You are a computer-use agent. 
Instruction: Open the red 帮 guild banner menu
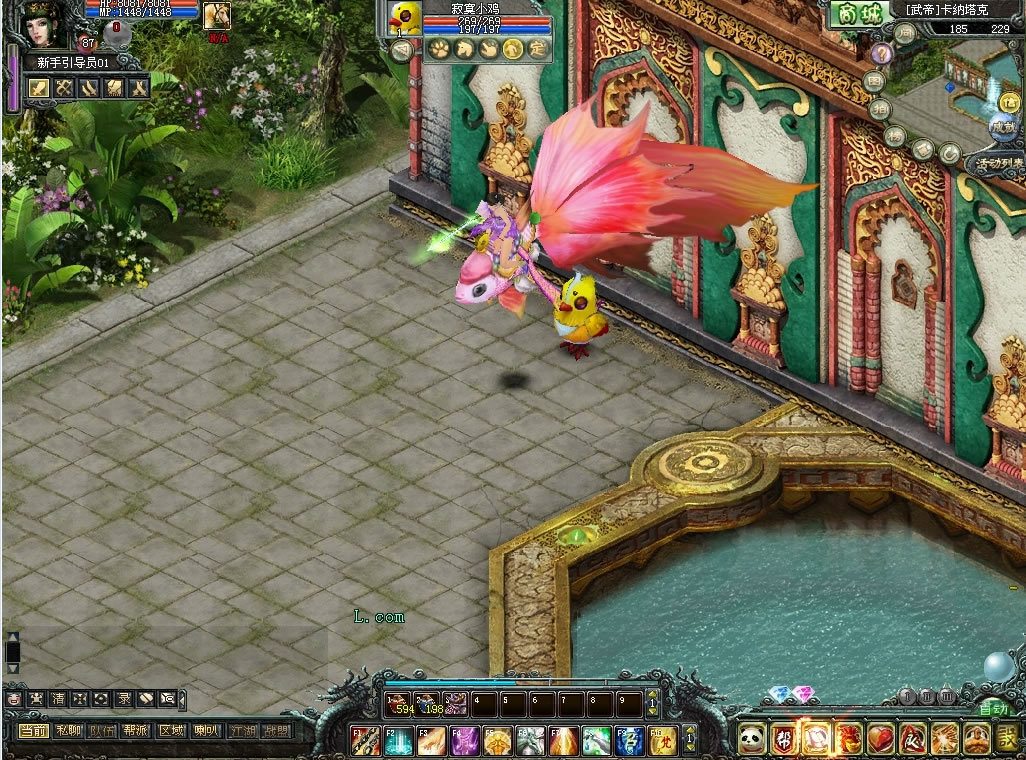tap(784, 739)
